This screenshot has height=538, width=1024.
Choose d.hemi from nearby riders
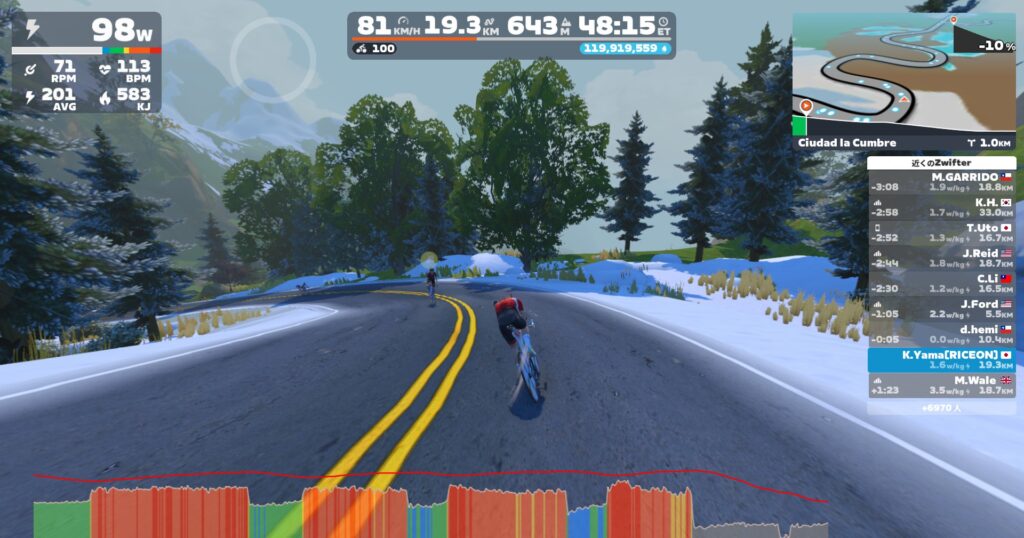coord(941,334)
